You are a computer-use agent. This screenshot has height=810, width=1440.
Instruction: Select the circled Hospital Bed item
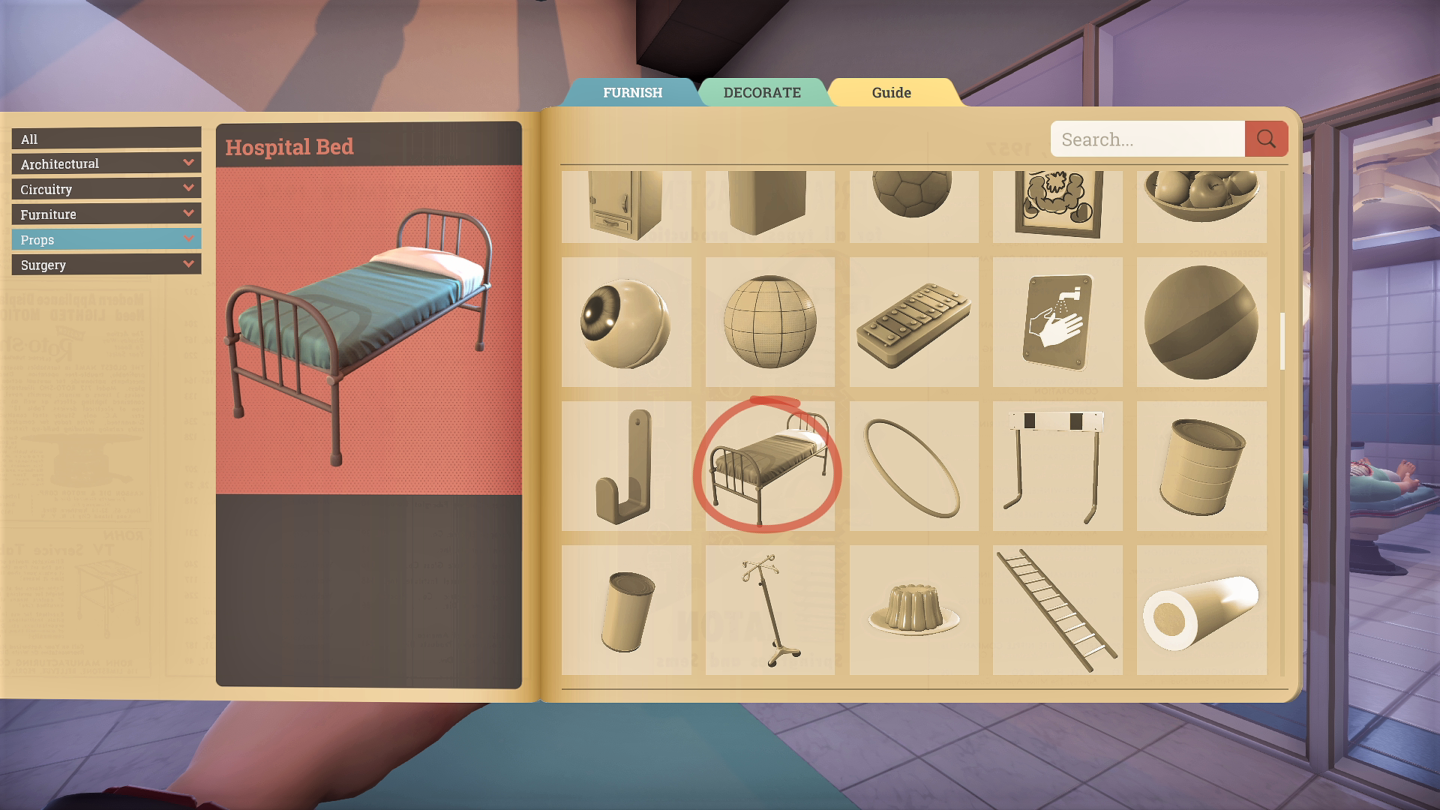point(770,465)
